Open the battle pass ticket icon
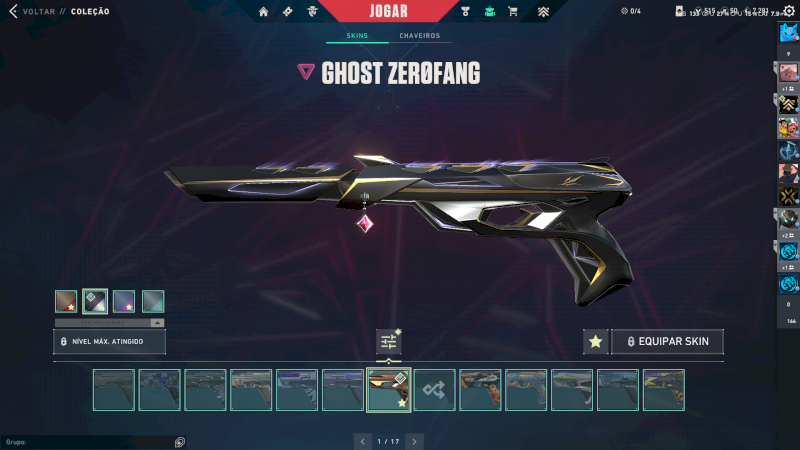 coord(288,12)
